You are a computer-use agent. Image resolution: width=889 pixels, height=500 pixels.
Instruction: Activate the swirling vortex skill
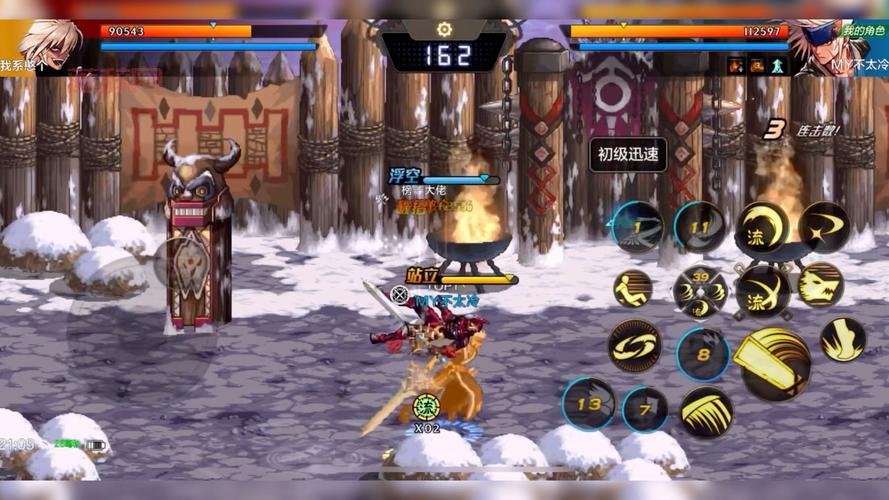(634, 345)
